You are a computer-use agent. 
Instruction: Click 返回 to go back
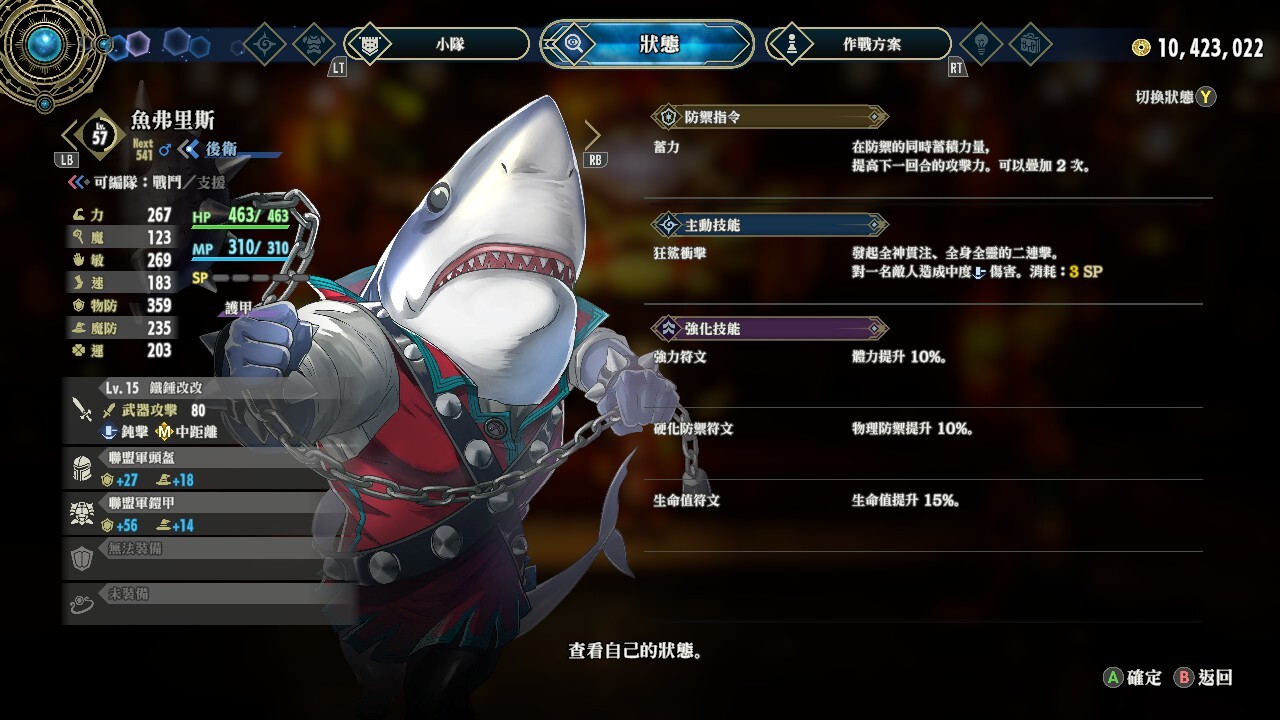tap(1204, 678)
